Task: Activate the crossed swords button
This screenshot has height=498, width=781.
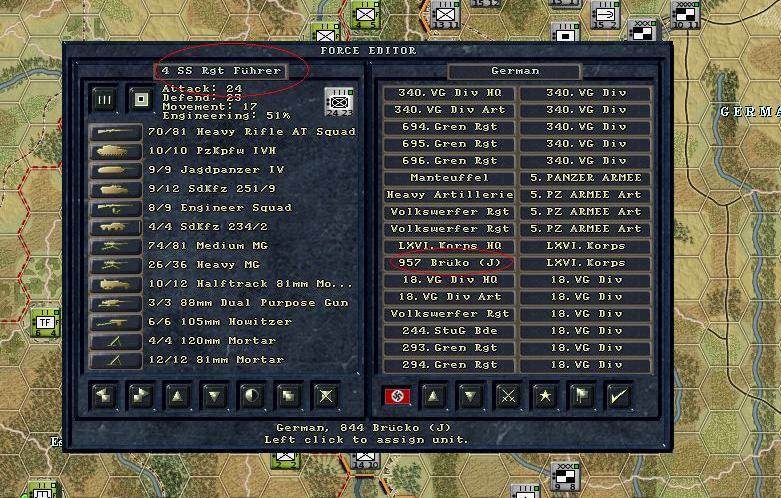Action: coord(508,396)
